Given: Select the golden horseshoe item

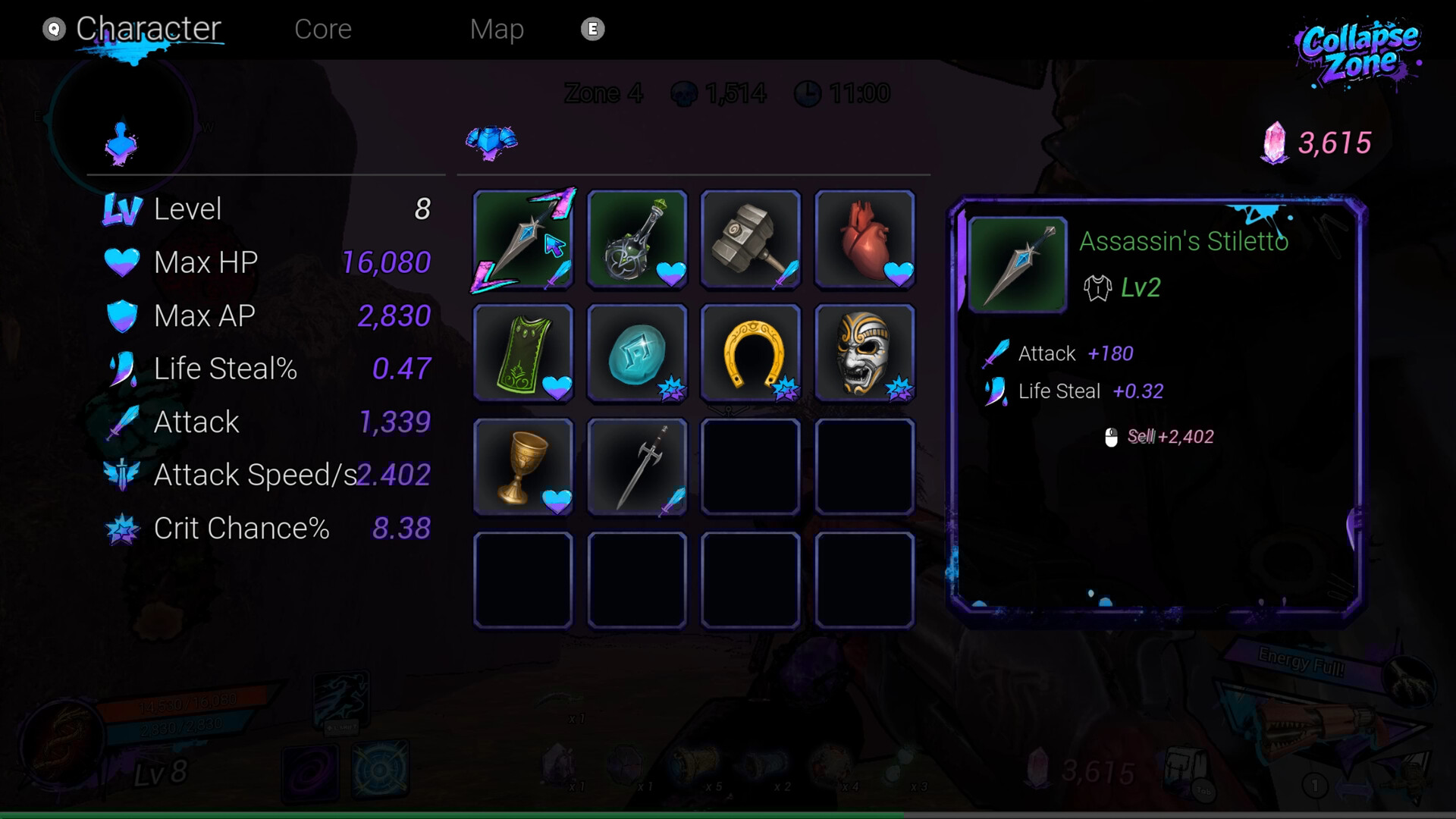Looking at the screenshot, I should pos(751,353).
